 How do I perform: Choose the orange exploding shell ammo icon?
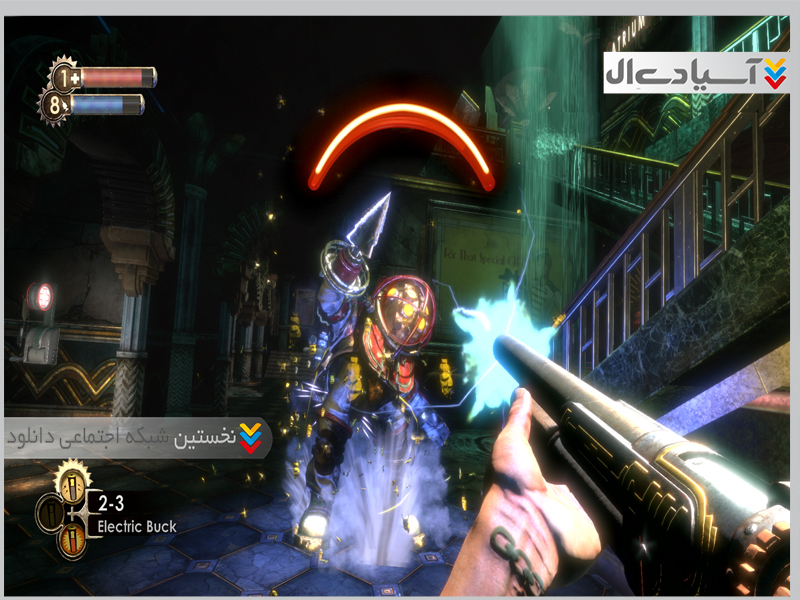pyautogui.click(x=72, y=541)
